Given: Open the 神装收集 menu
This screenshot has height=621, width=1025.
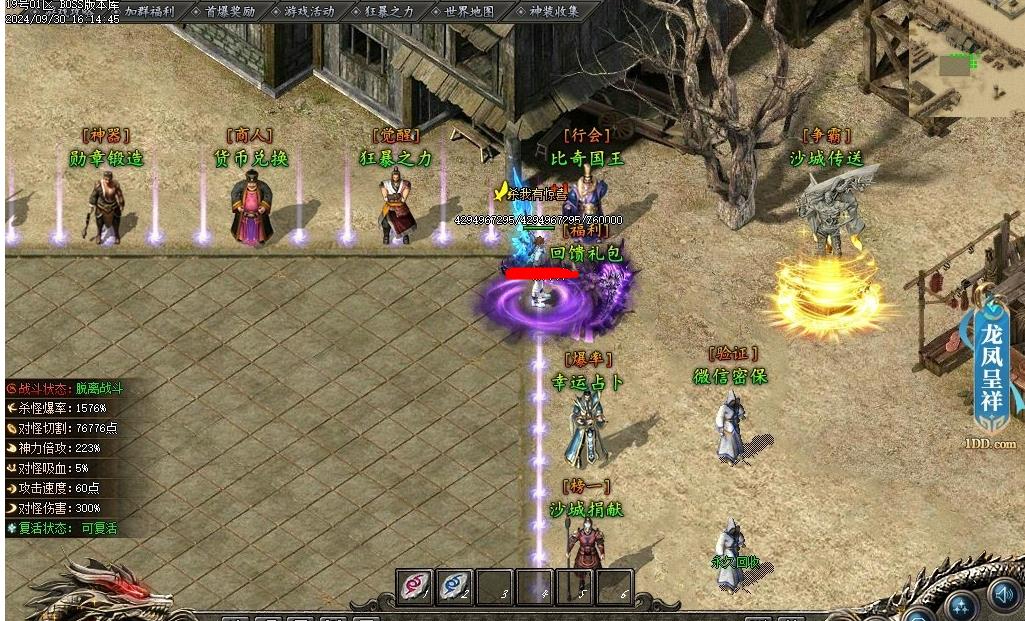Looking at the screenshot, I should pos(553,11).
